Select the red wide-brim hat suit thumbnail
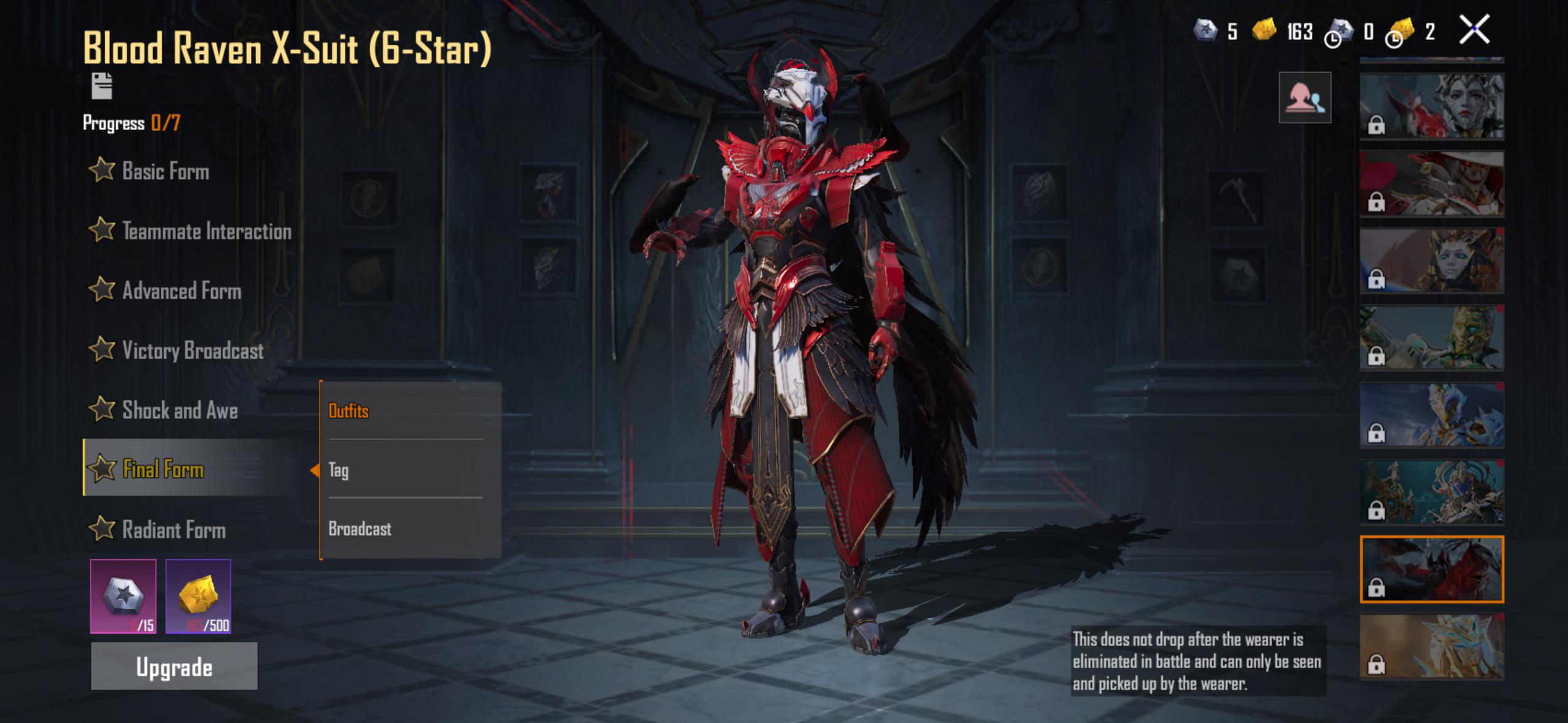 (1432, 183)
